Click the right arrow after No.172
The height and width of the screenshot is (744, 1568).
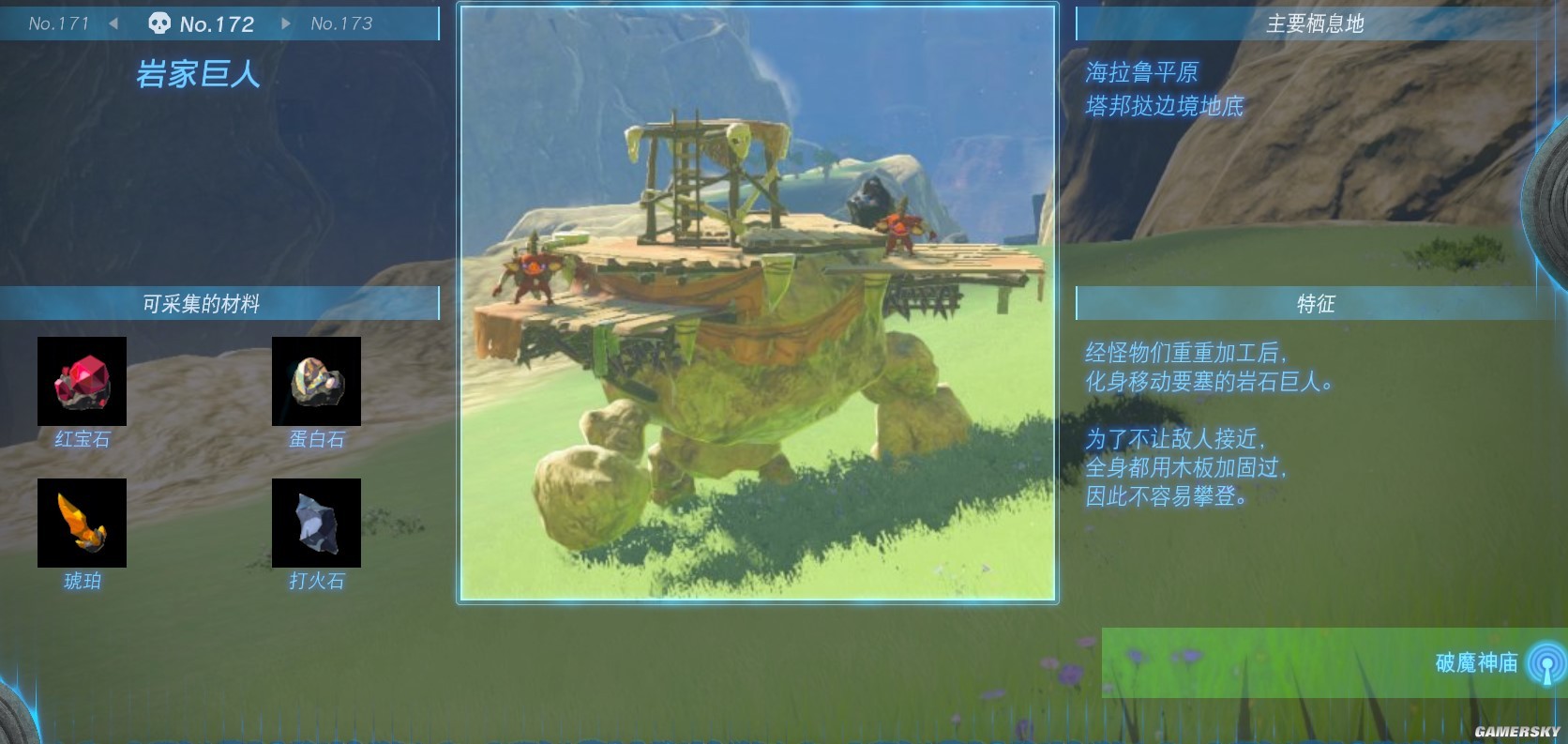click(x=286, y=23)
